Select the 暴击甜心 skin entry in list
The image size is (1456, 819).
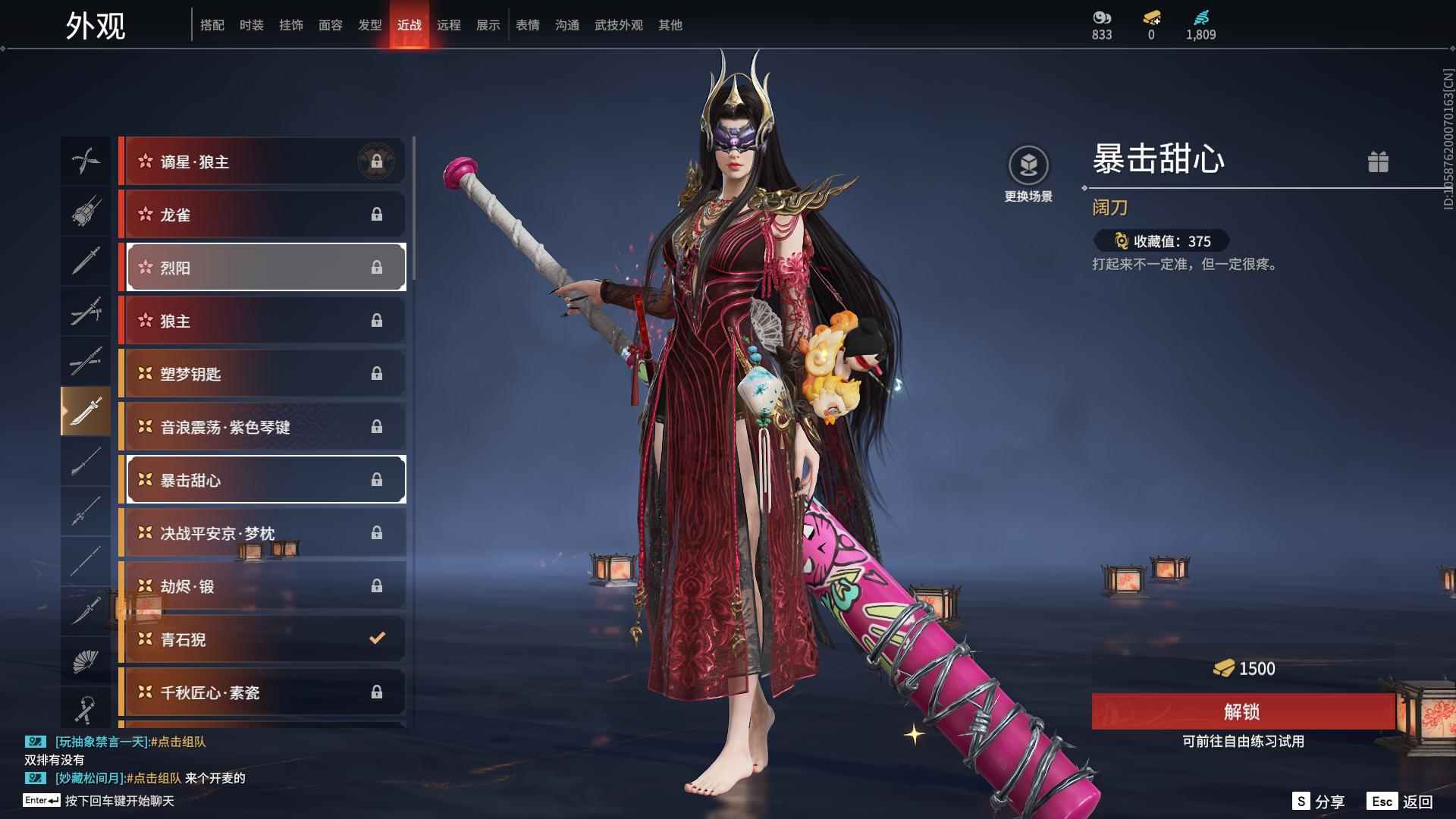coord(263,479)
